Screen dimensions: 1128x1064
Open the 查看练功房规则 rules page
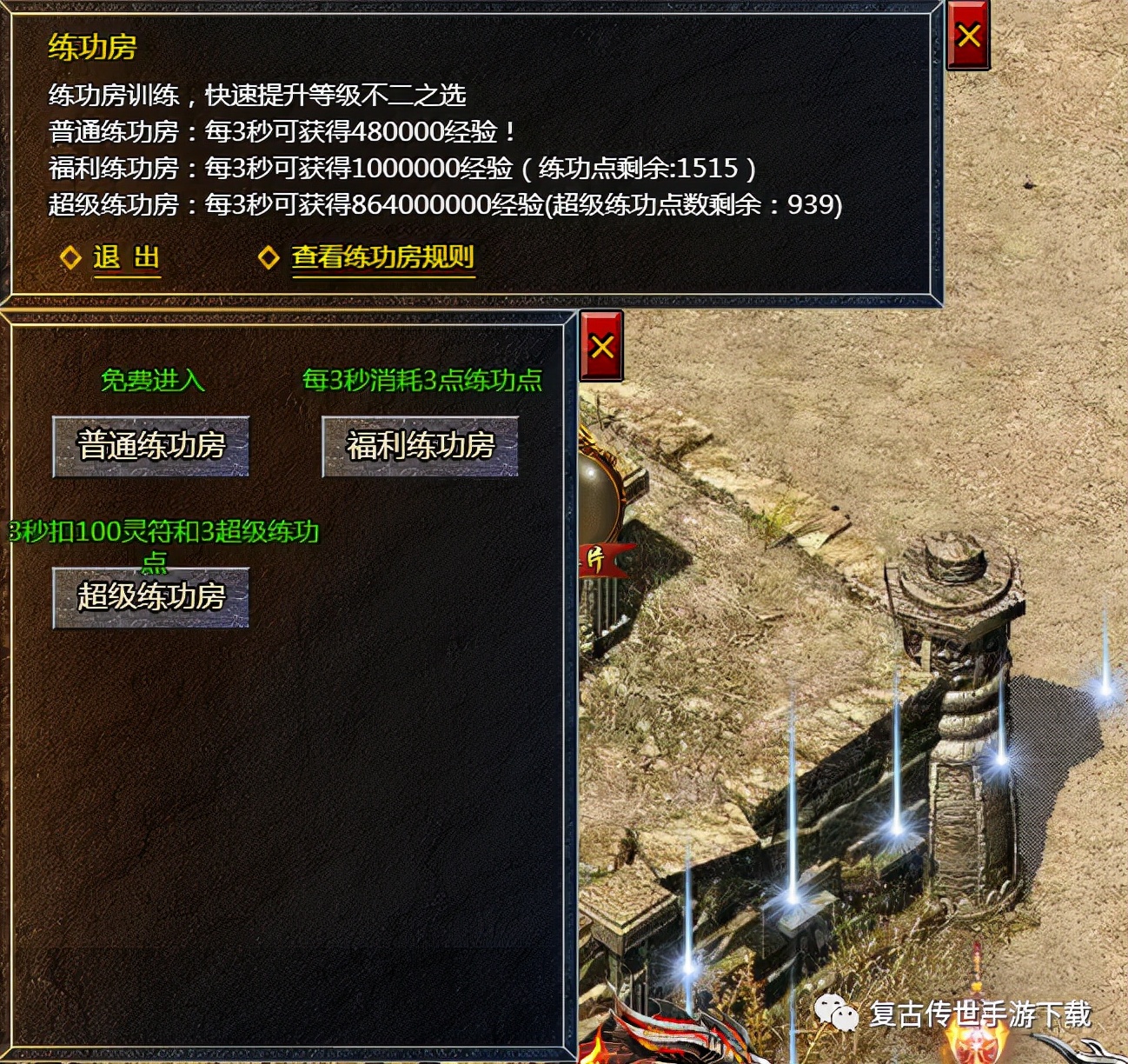382,256
